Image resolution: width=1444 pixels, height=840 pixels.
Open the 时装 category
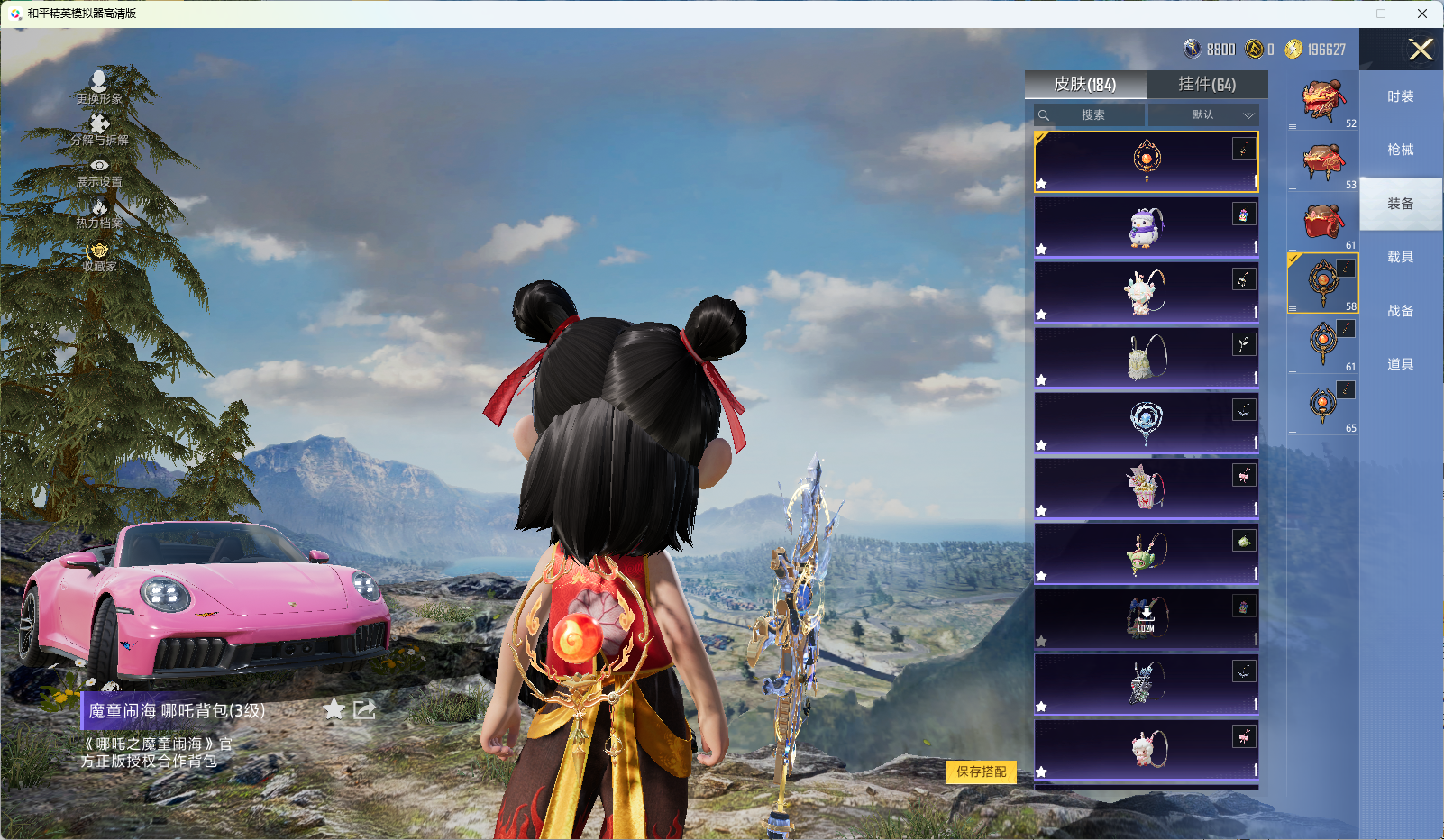point(1400,96)
